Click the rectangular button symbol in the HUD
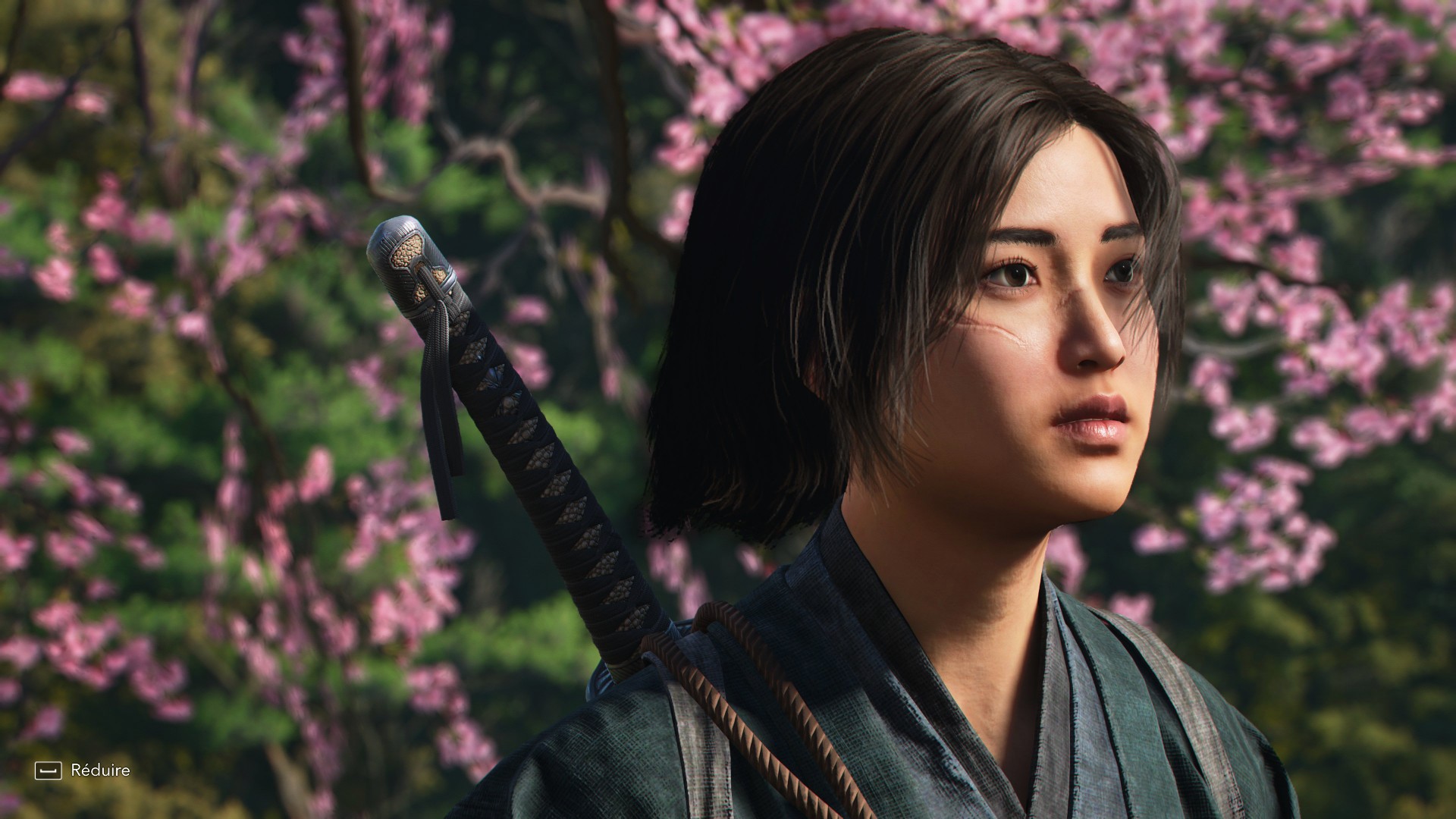 (49, 770)
